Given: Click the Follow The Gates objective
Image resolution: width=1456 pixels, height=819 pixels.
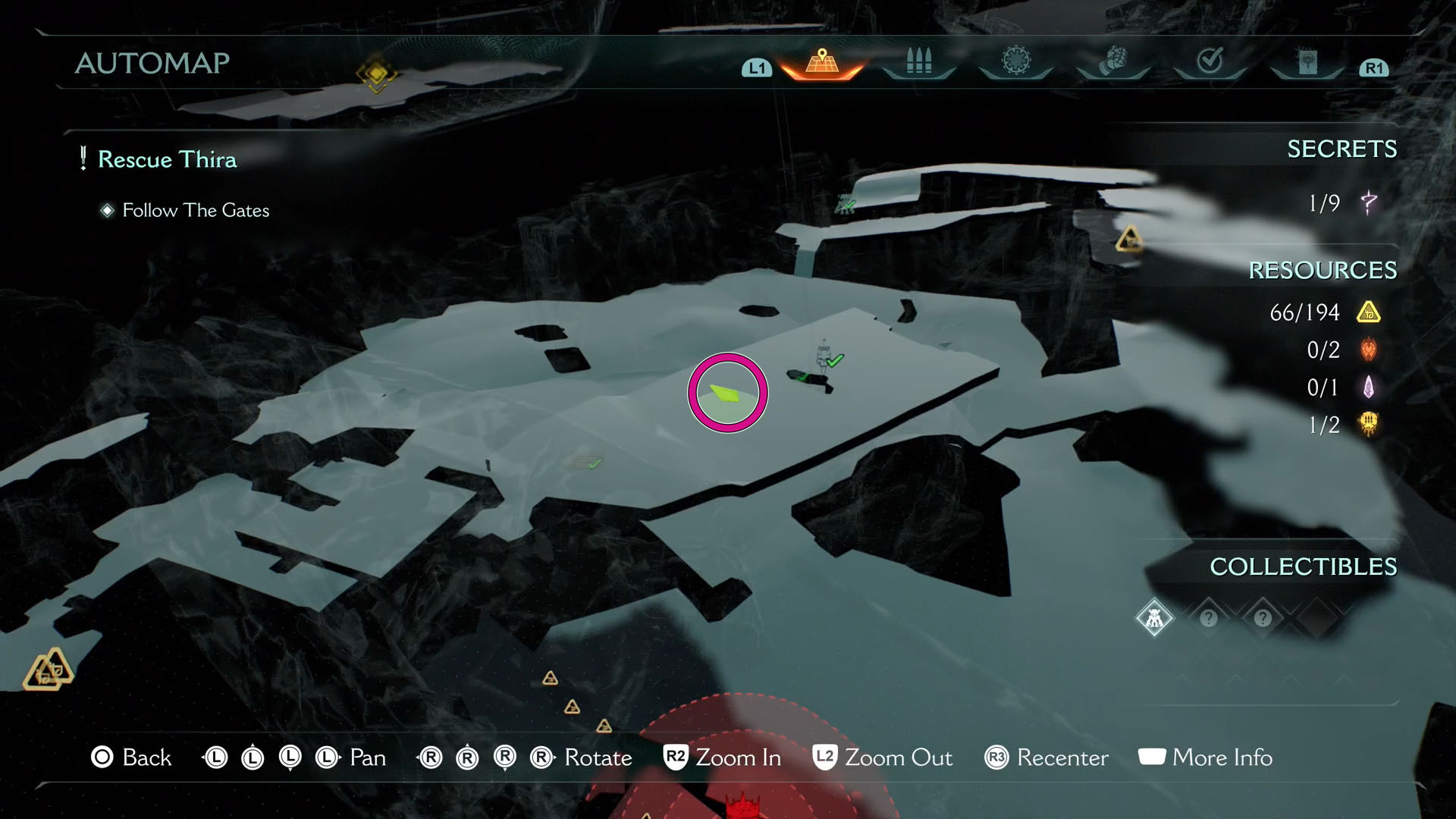Looking at the screenshot, I should [195, 210].
